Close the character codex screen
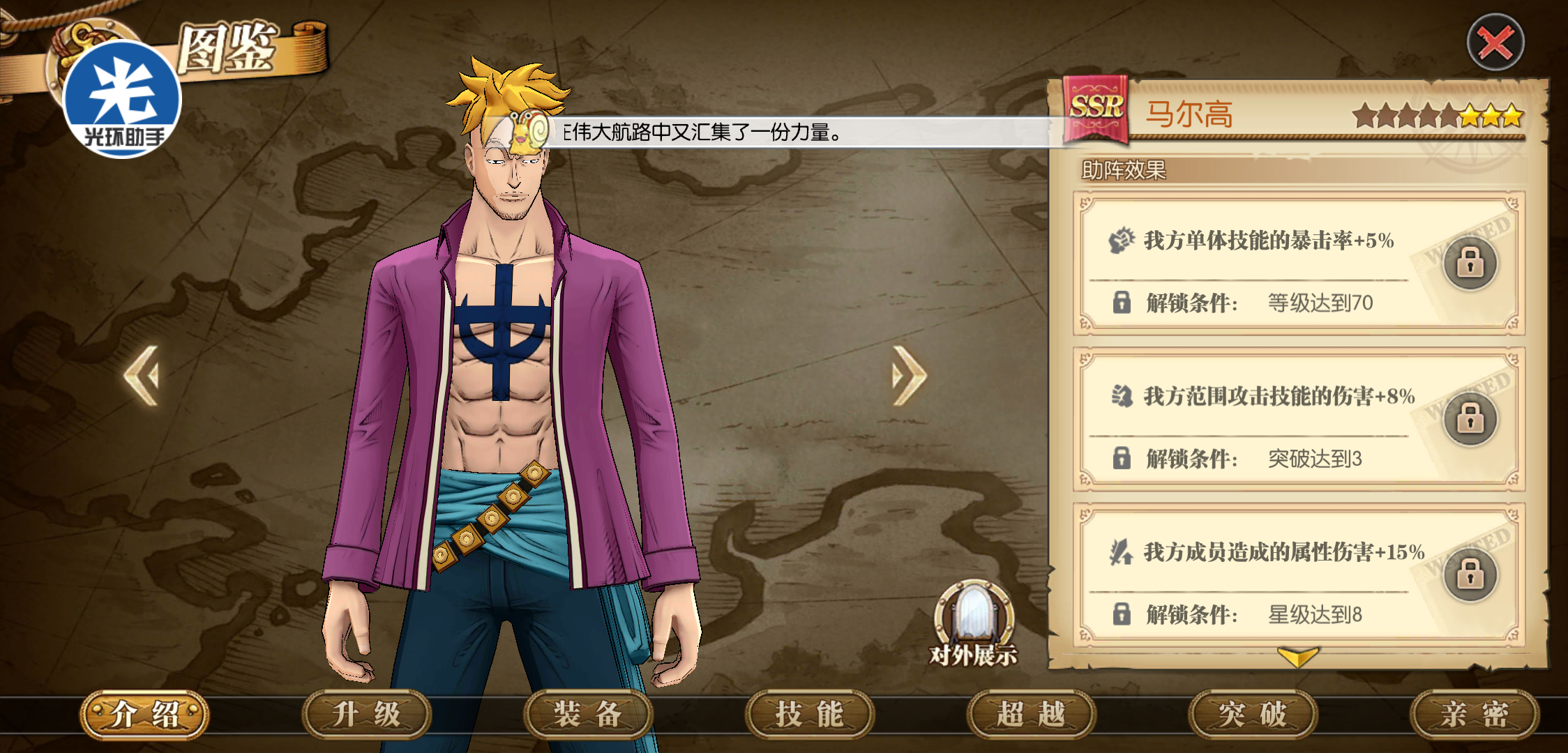Viewport: 1568px width, 753px height. pyautogui.click(x=1495, y=43)
